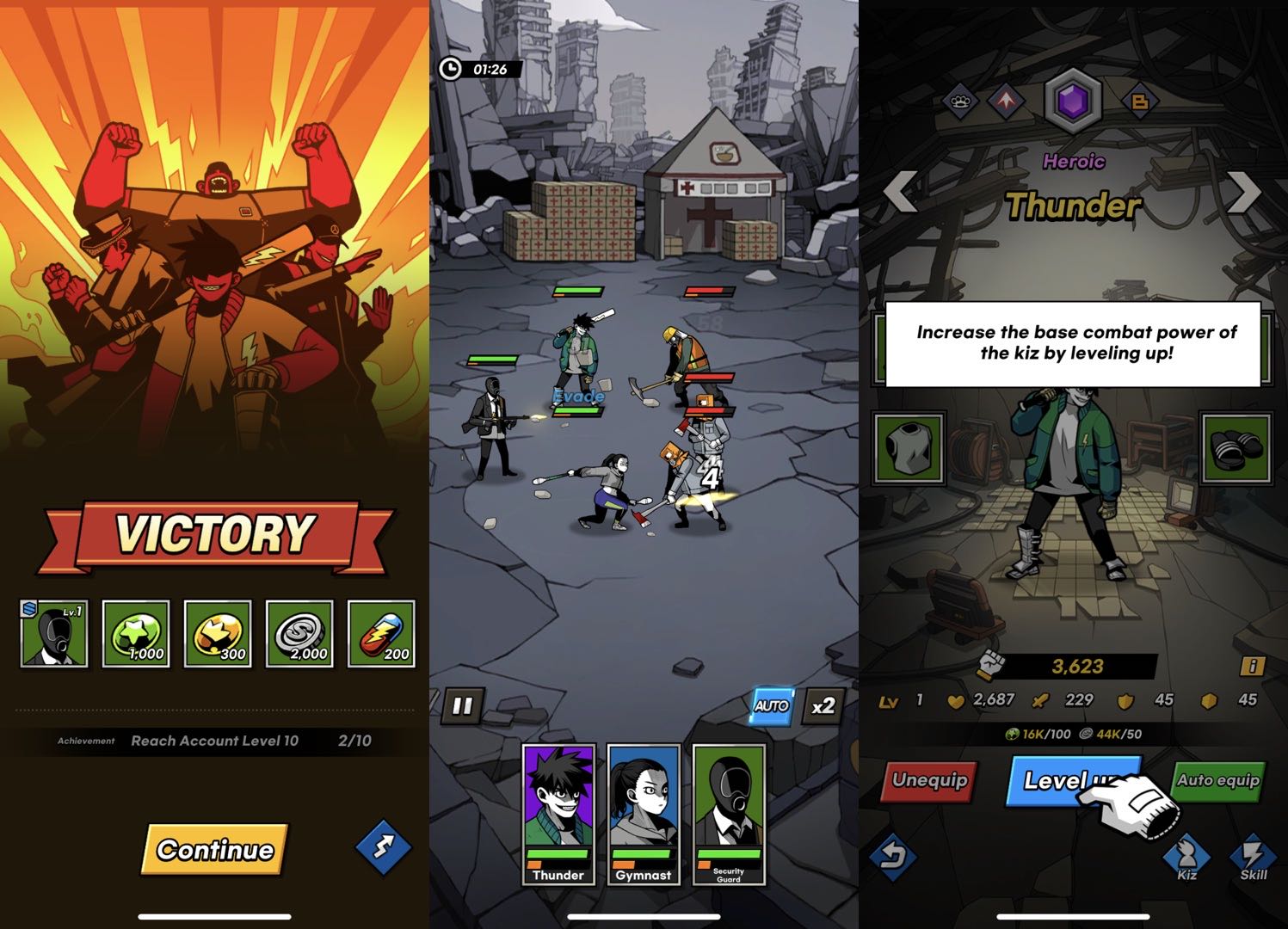The height and width of the screenshot is (929, 1288).
Task: Open the yellow info icon
Action: pyautogui.click(x=1252, y=666)
